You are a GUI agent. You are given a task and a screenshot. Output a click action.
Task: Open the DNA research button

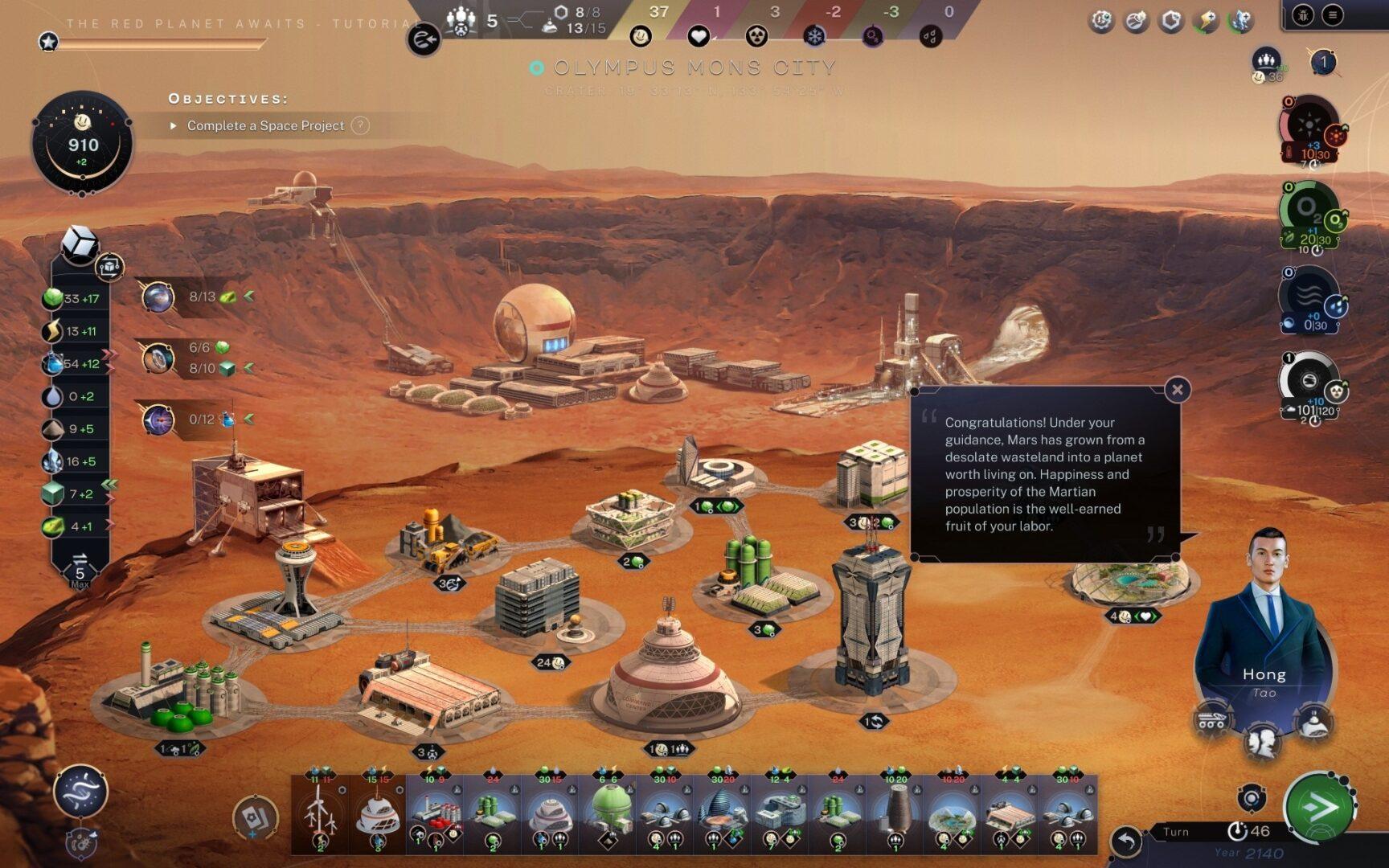(80, 792)
